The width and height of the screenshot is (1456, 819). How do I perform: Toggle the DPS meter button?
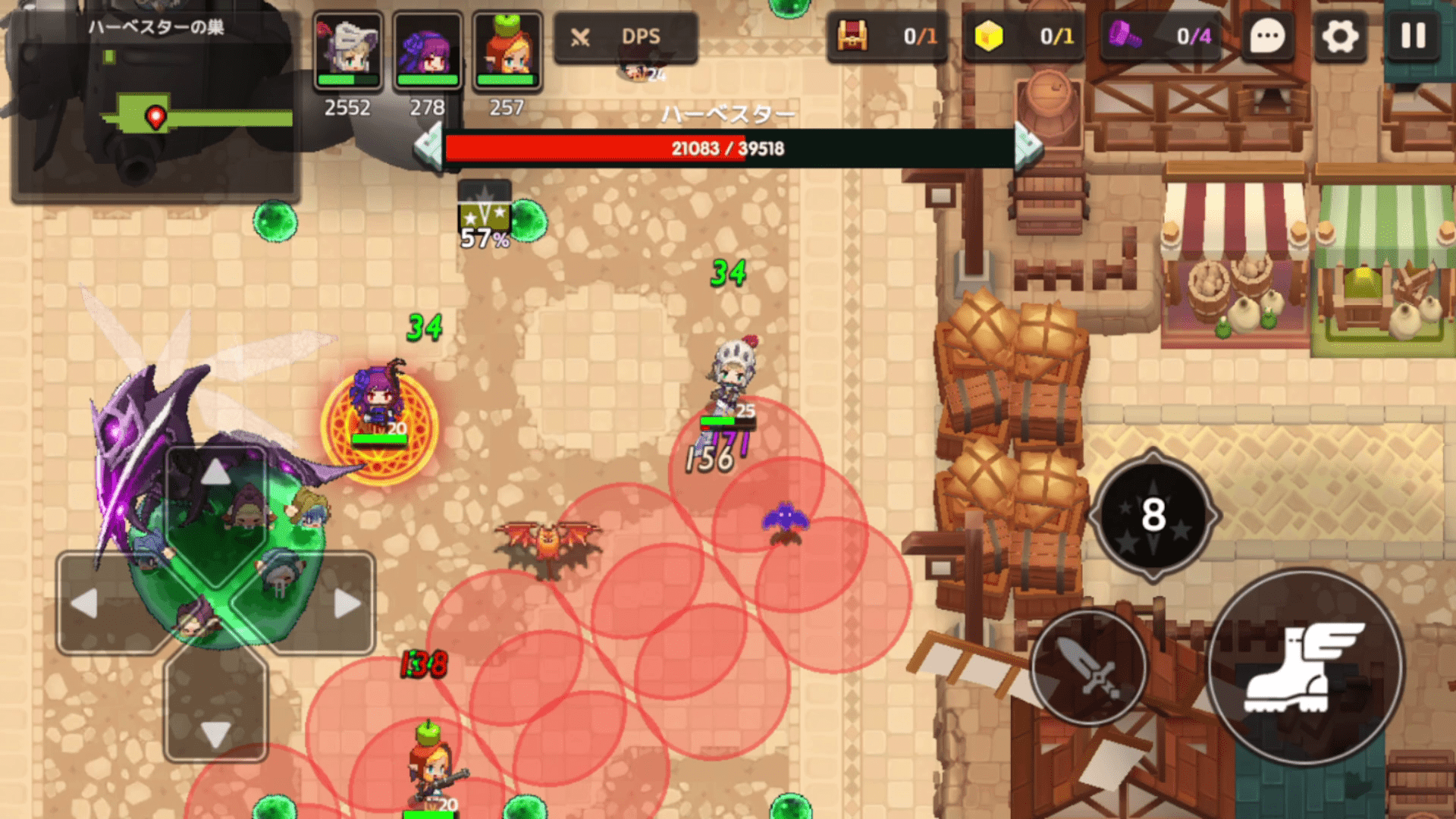(x=625, y=36)
